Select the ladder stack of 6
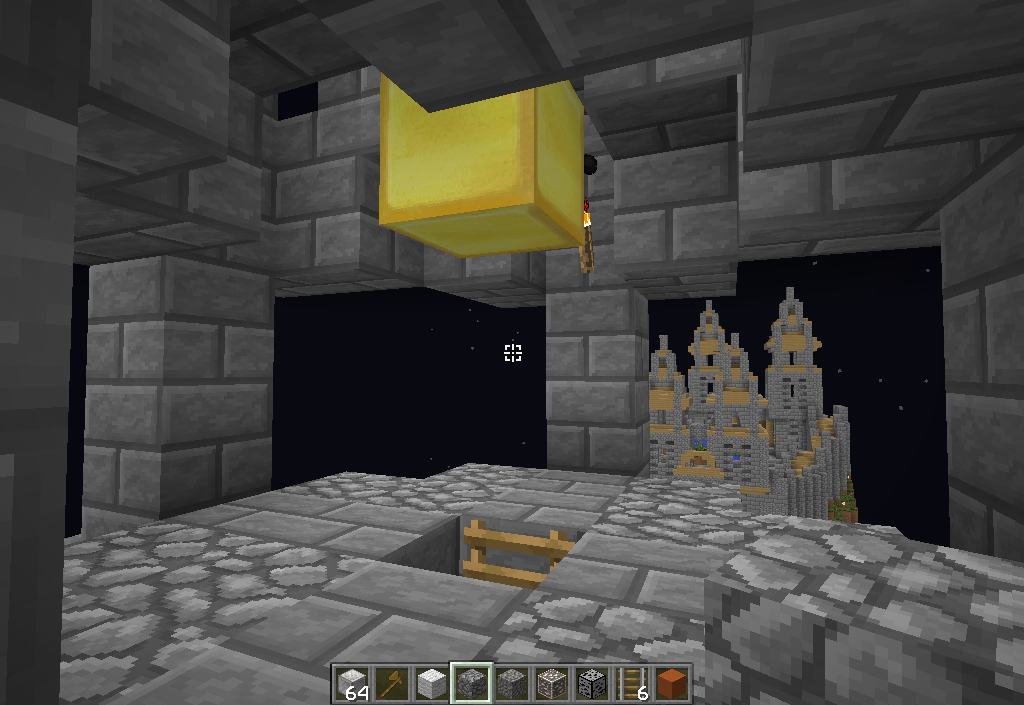Screen dimensions: 1024x705 click(631, 683)
